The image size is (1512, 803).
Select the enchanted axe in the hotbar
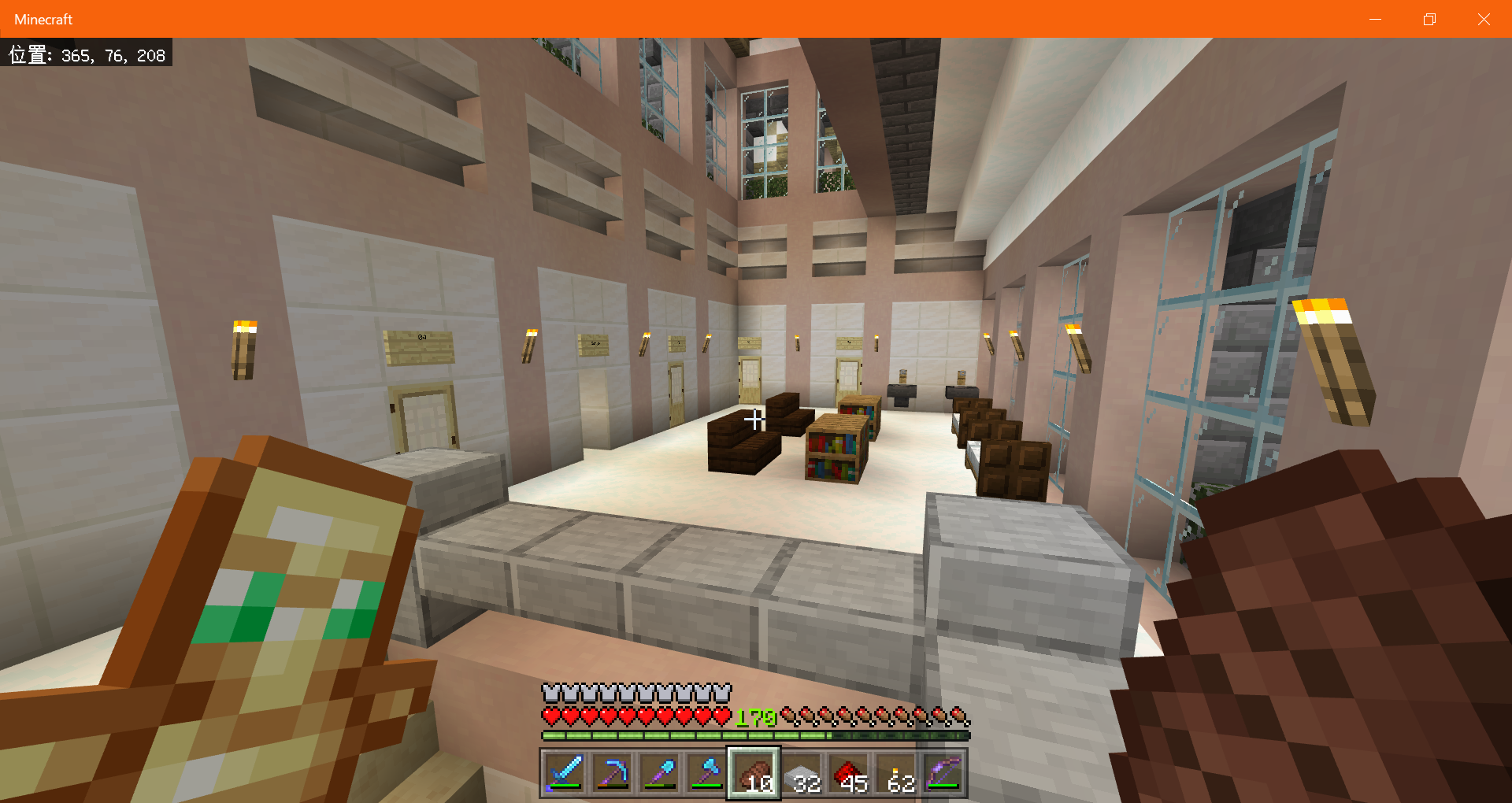point(706,772)
